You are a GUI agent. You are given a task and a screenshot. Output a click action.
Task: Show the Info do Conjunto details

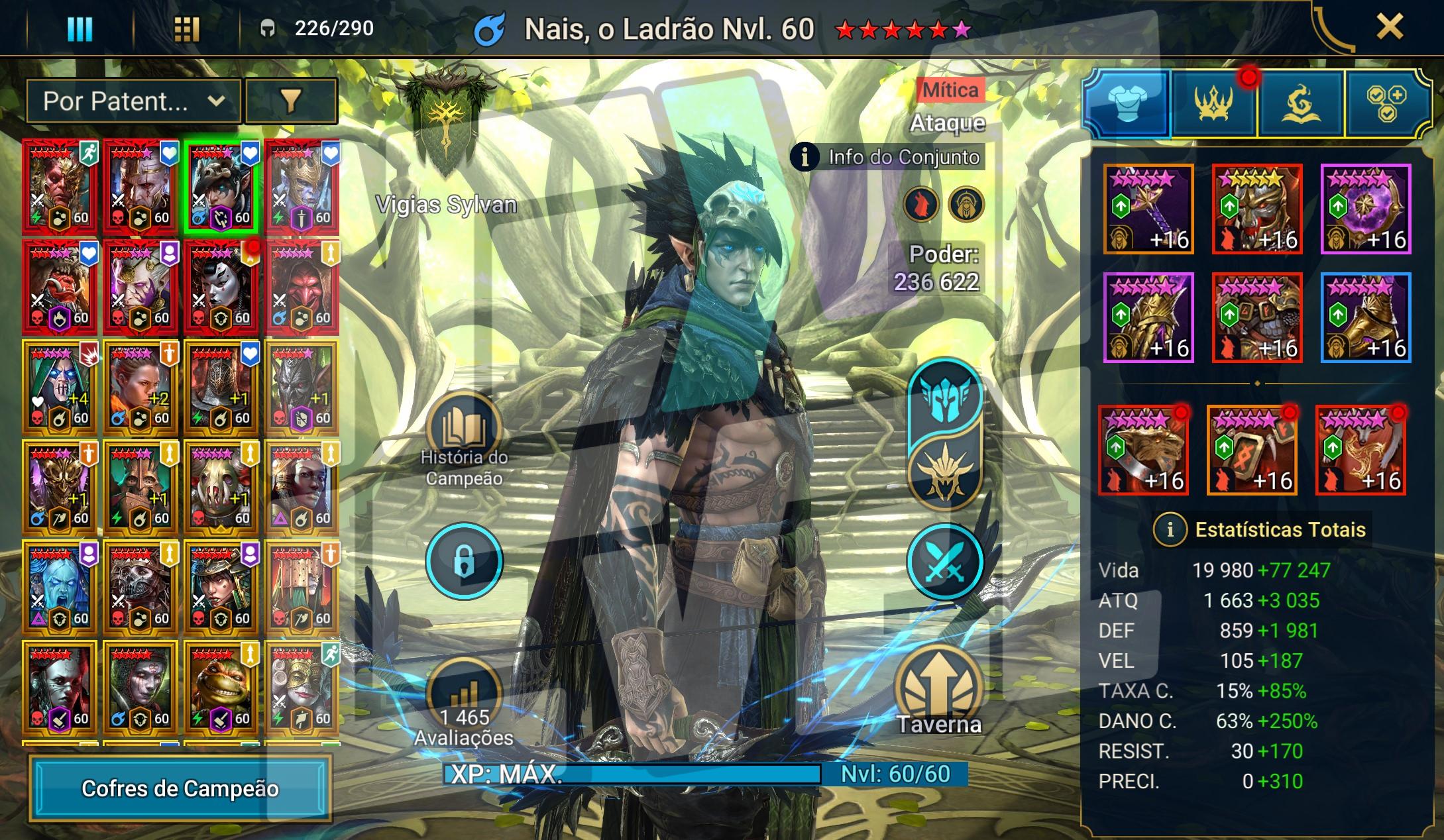pyautogui.click(x=889, y=157)
